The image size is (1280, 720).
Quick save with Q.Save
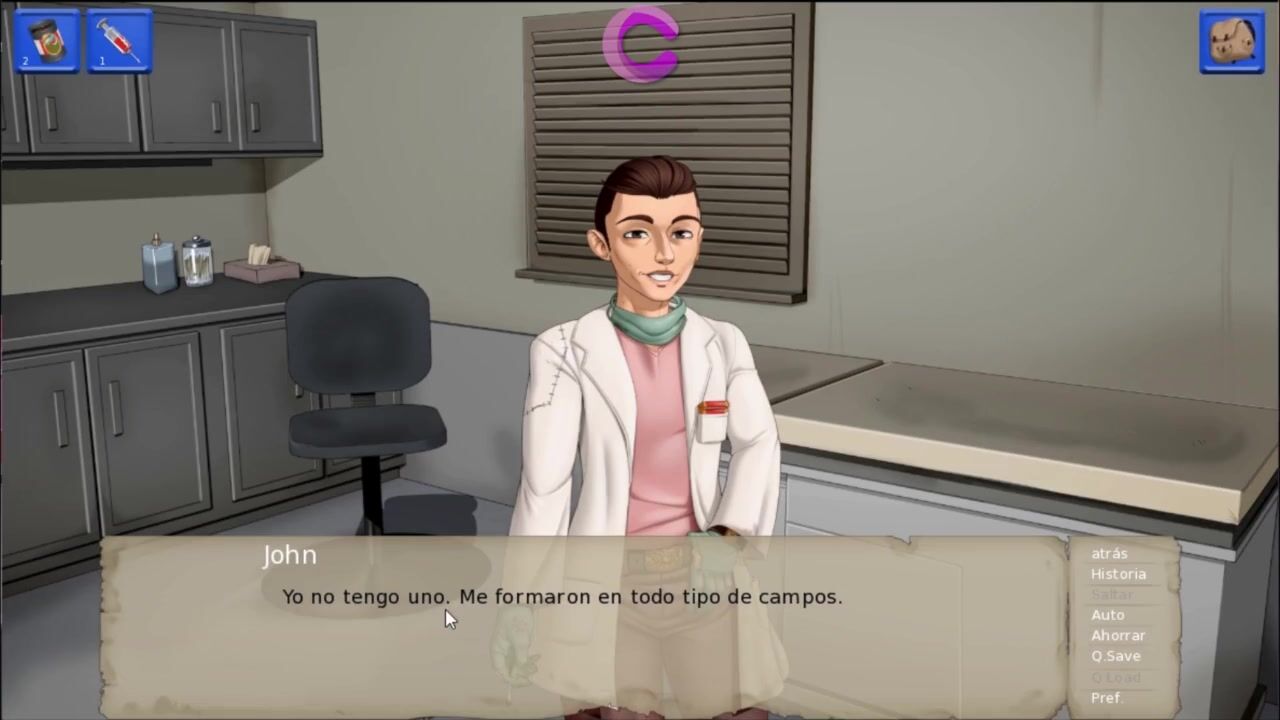click(x=1115, y=656)
